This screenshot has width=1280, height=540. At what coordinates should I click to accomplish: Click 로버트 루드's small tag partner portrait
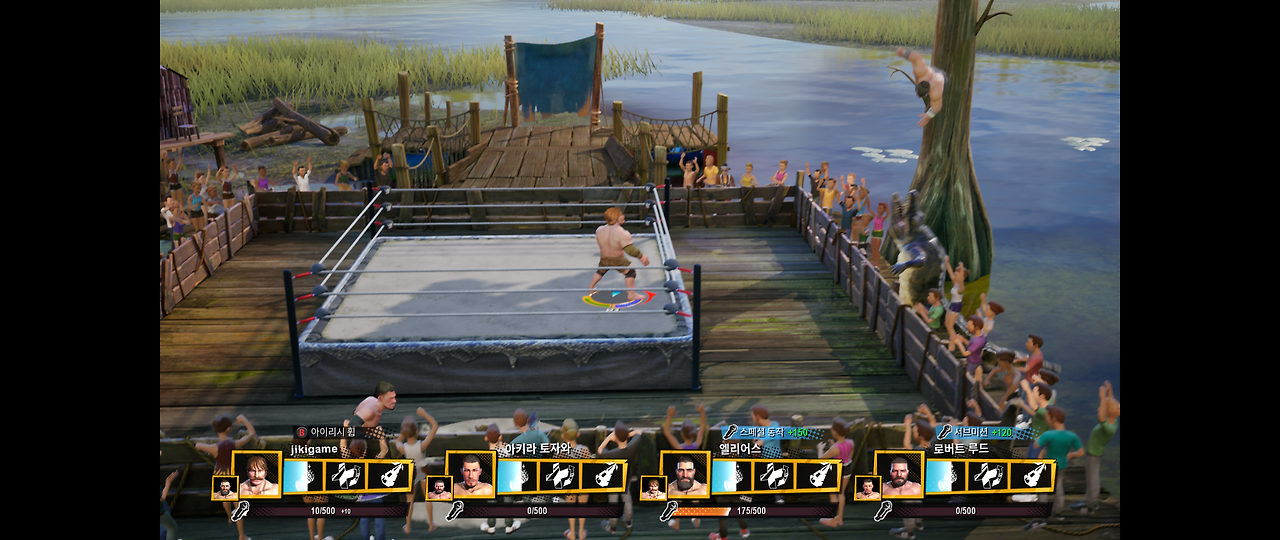coord(866,488)
